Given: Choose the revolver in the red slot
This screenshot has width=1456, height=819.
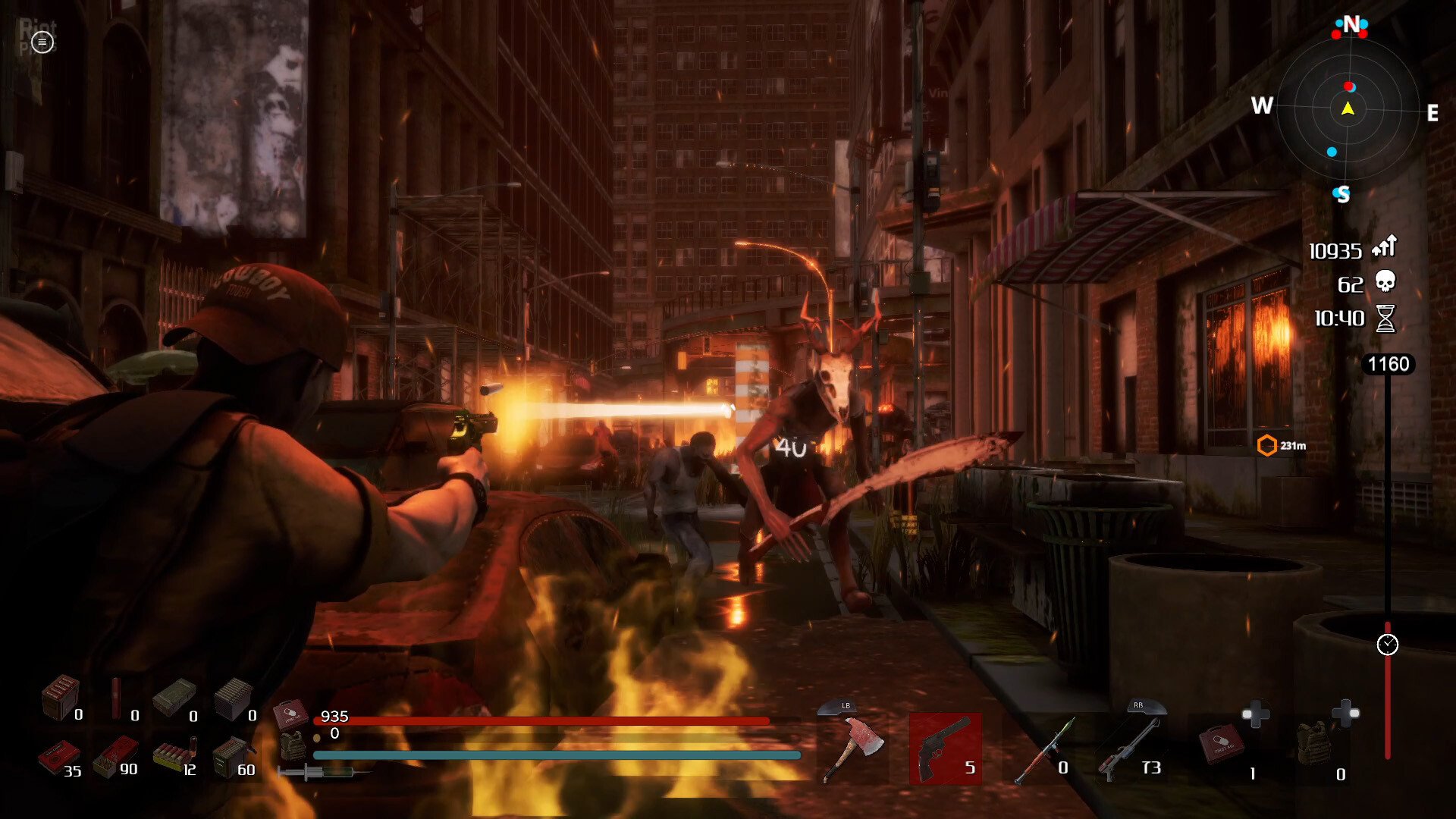Looking at the screenshot, I should [x=945, y=748].
